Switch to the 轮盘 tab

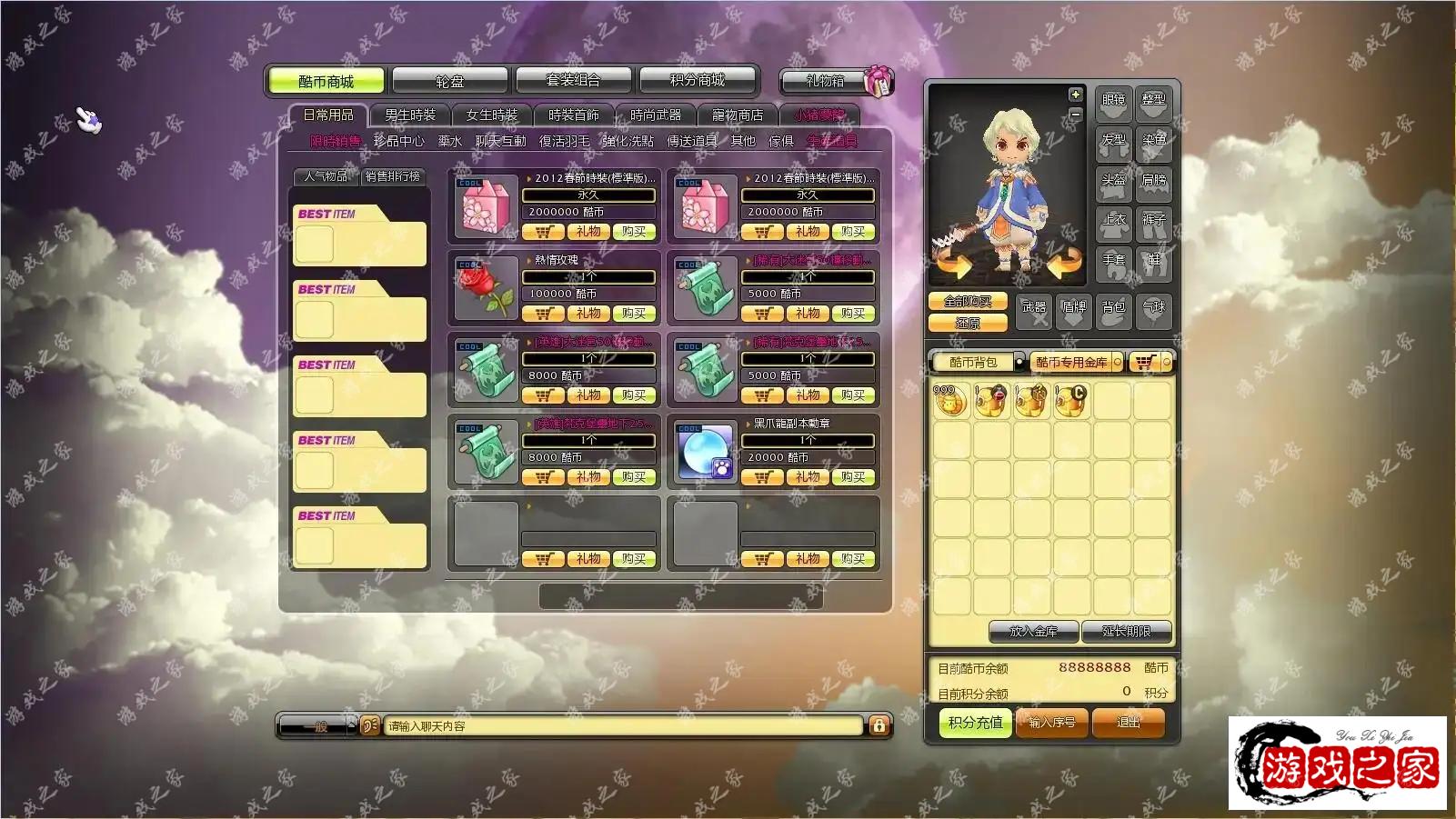(x=449, y=81)
